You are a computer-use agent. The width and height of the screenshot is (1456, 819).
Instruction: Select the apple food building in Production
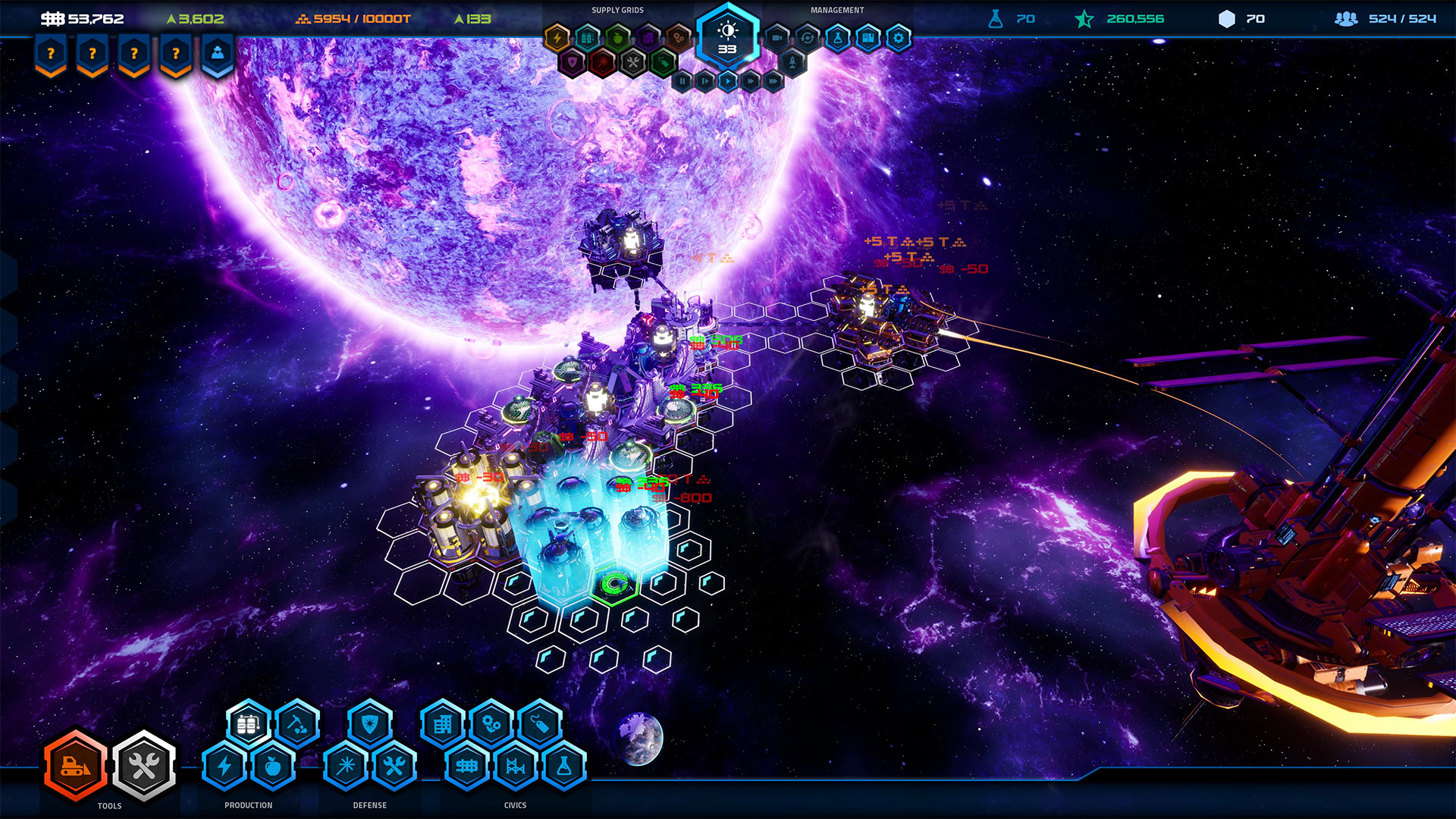pos(273,766)
